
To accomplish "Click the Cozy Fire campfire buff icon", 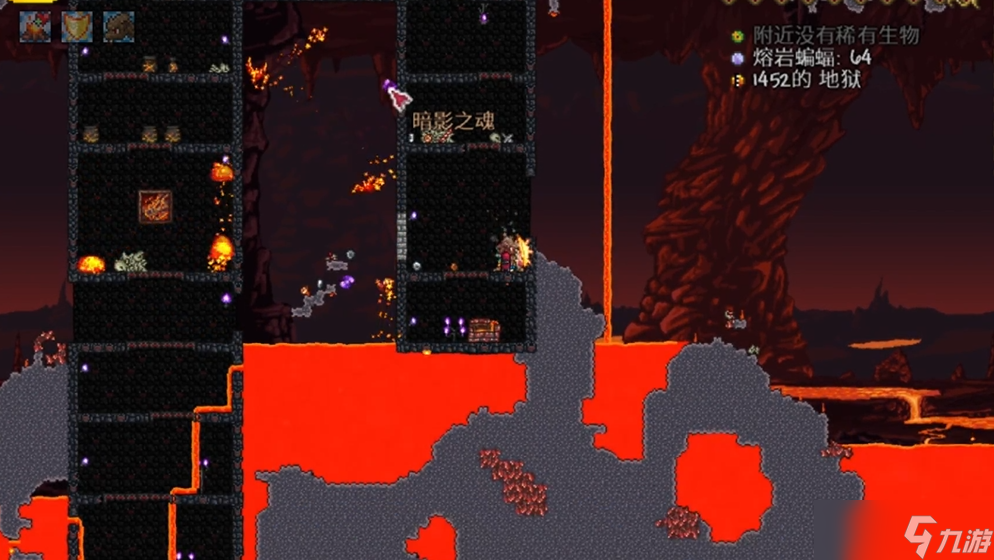I will (x=35, y=27).
